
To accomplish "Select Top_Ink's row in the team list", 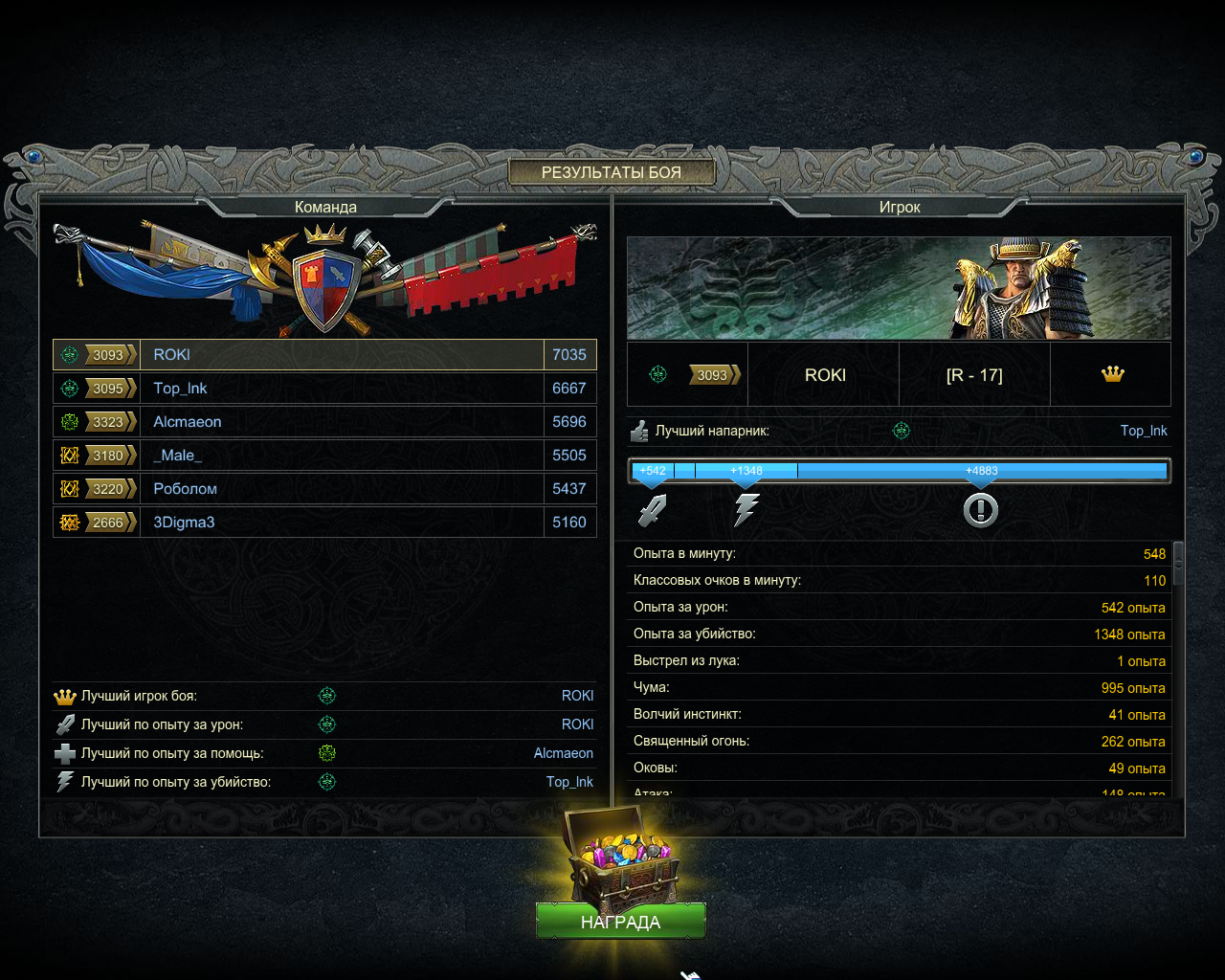I will [x=325, y=389].
